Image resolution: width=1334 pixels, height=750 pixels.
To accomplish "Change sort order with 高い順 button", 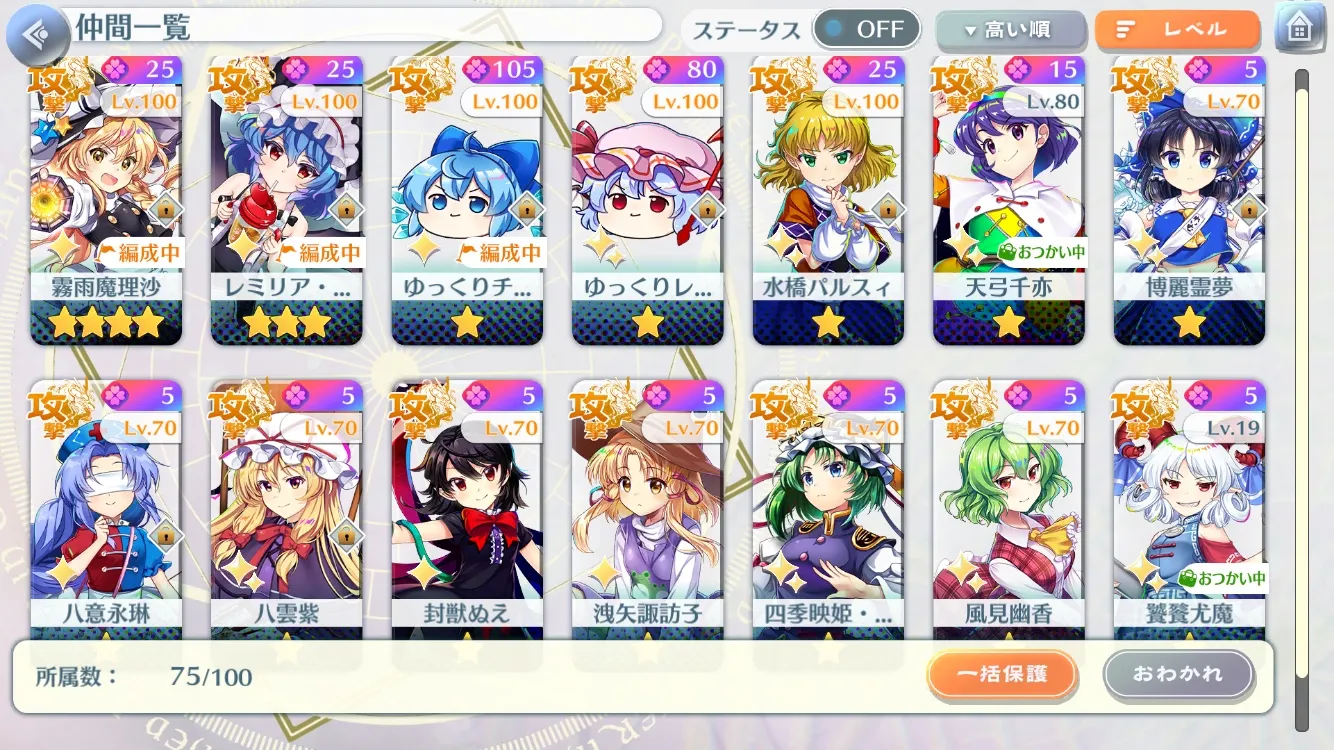I will (x=1010, y=31).
